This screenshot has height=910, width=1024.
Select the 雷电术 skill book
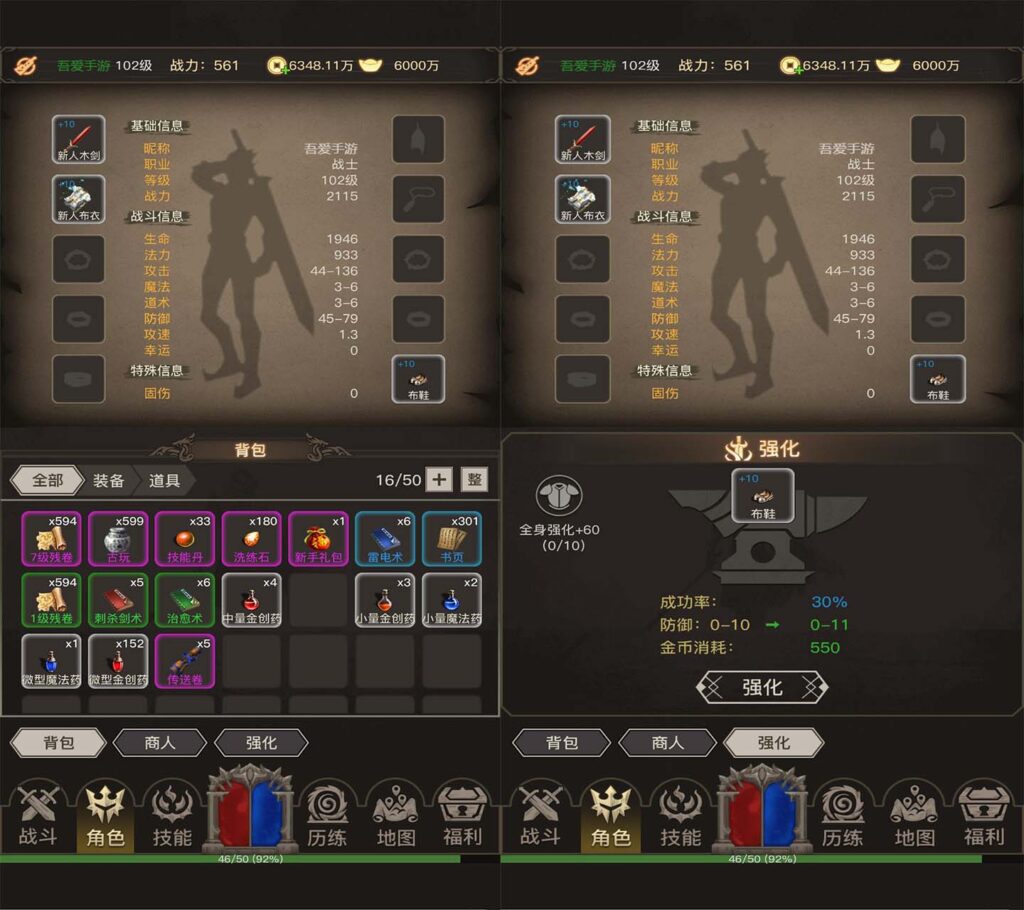385,539
